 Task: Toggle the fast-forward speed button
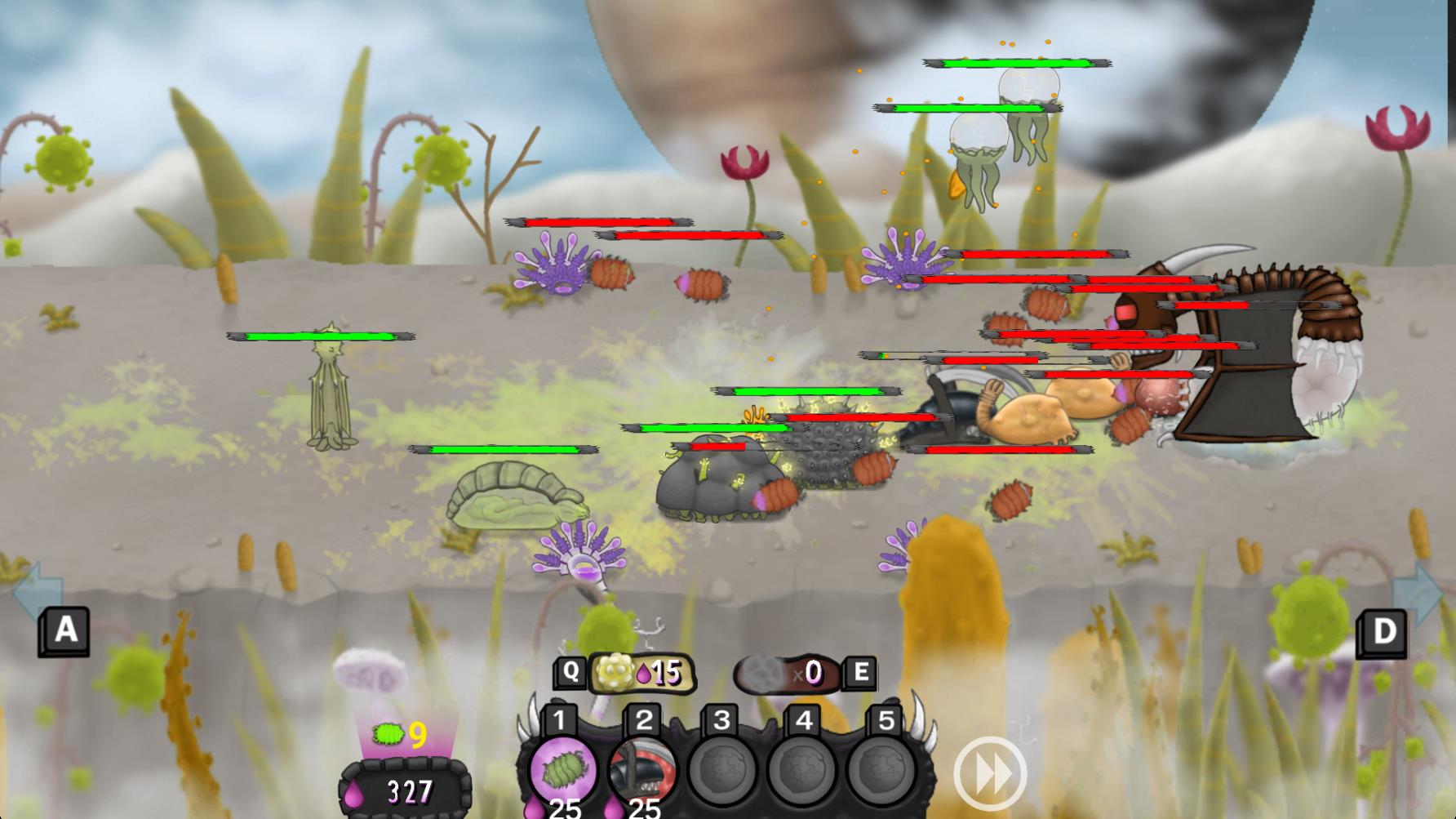990,774
